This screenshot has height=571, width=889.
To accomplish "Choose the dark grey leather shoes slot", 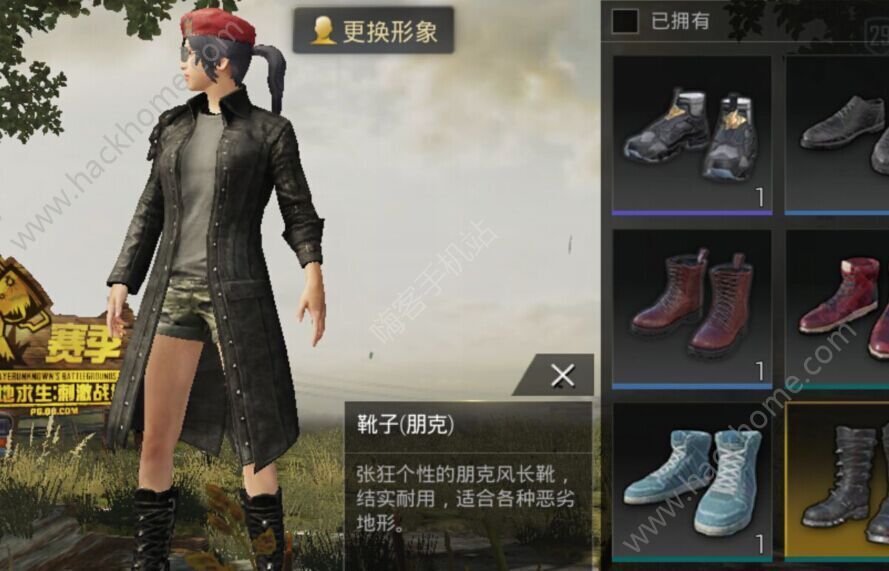I will point(840,133).
